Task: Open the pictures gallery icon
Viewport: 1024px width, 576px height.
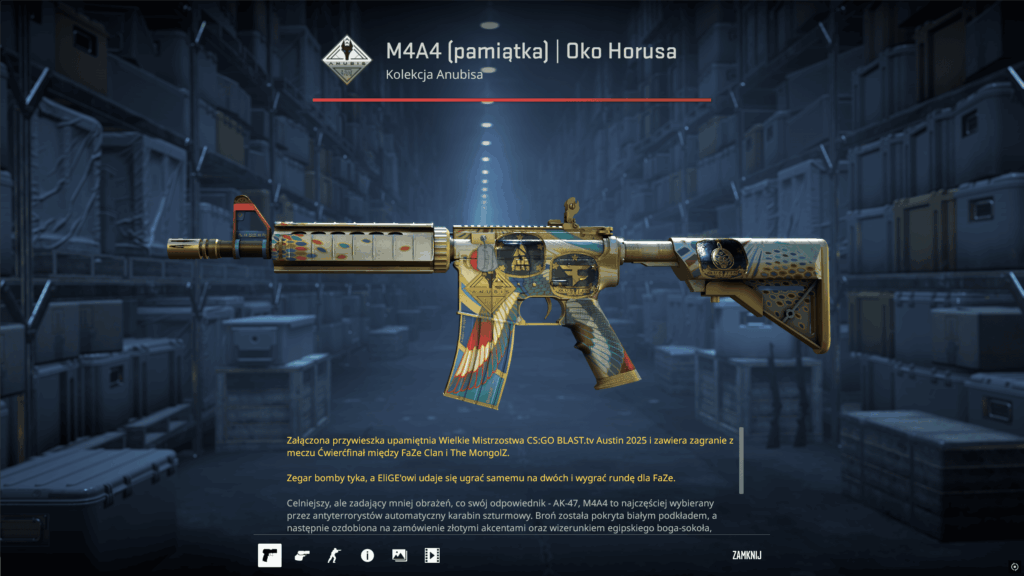Action: (399, 554)
